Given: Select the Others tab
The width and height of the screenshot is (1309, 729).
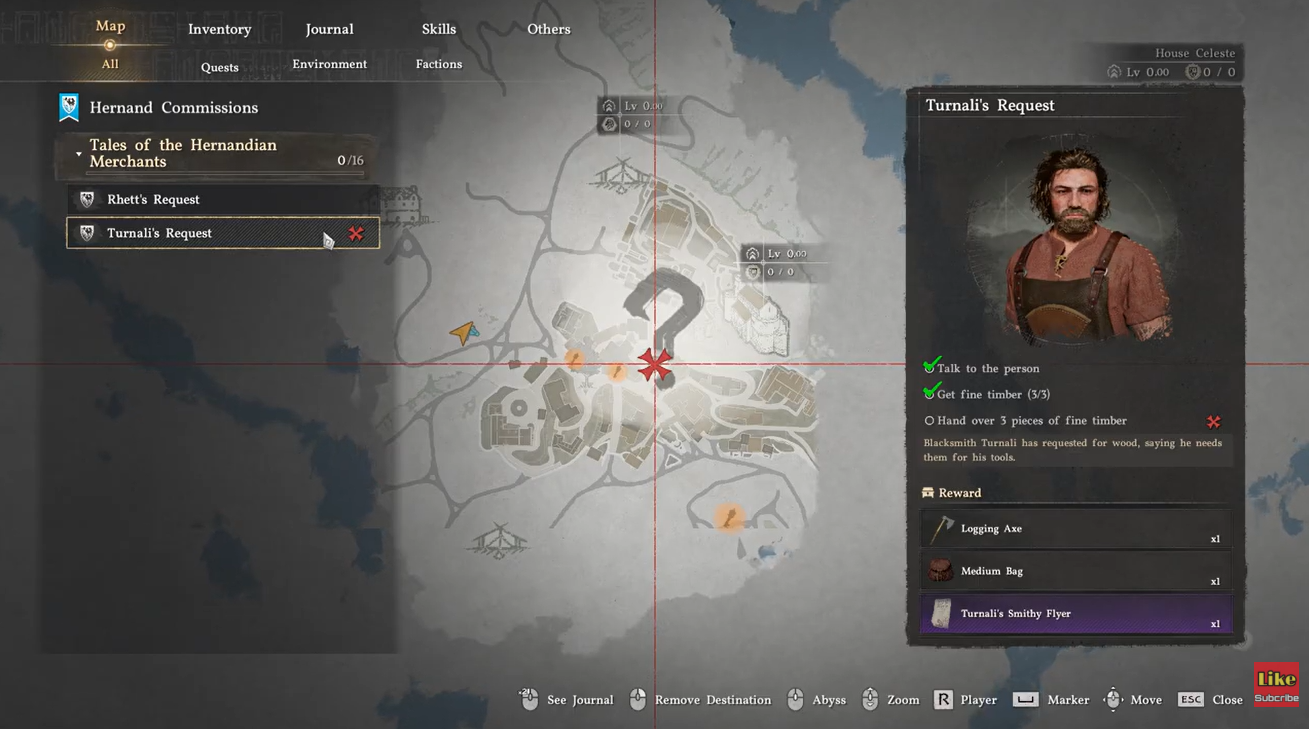Looking at the screenshot, I should click(548, 30).
